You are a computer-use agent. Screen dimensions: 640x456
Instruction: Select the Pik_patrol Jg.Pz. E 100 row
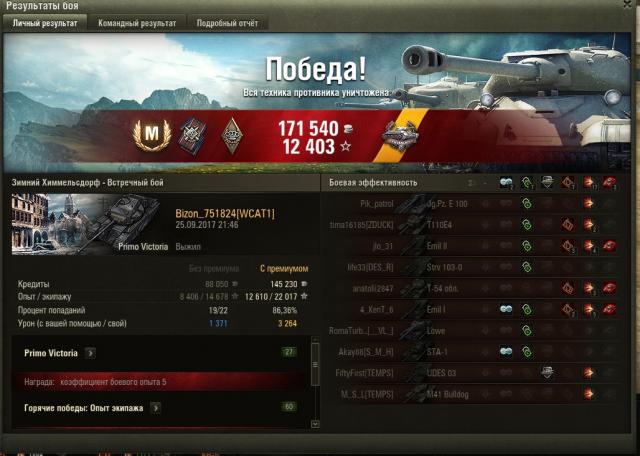click(470, 204)
